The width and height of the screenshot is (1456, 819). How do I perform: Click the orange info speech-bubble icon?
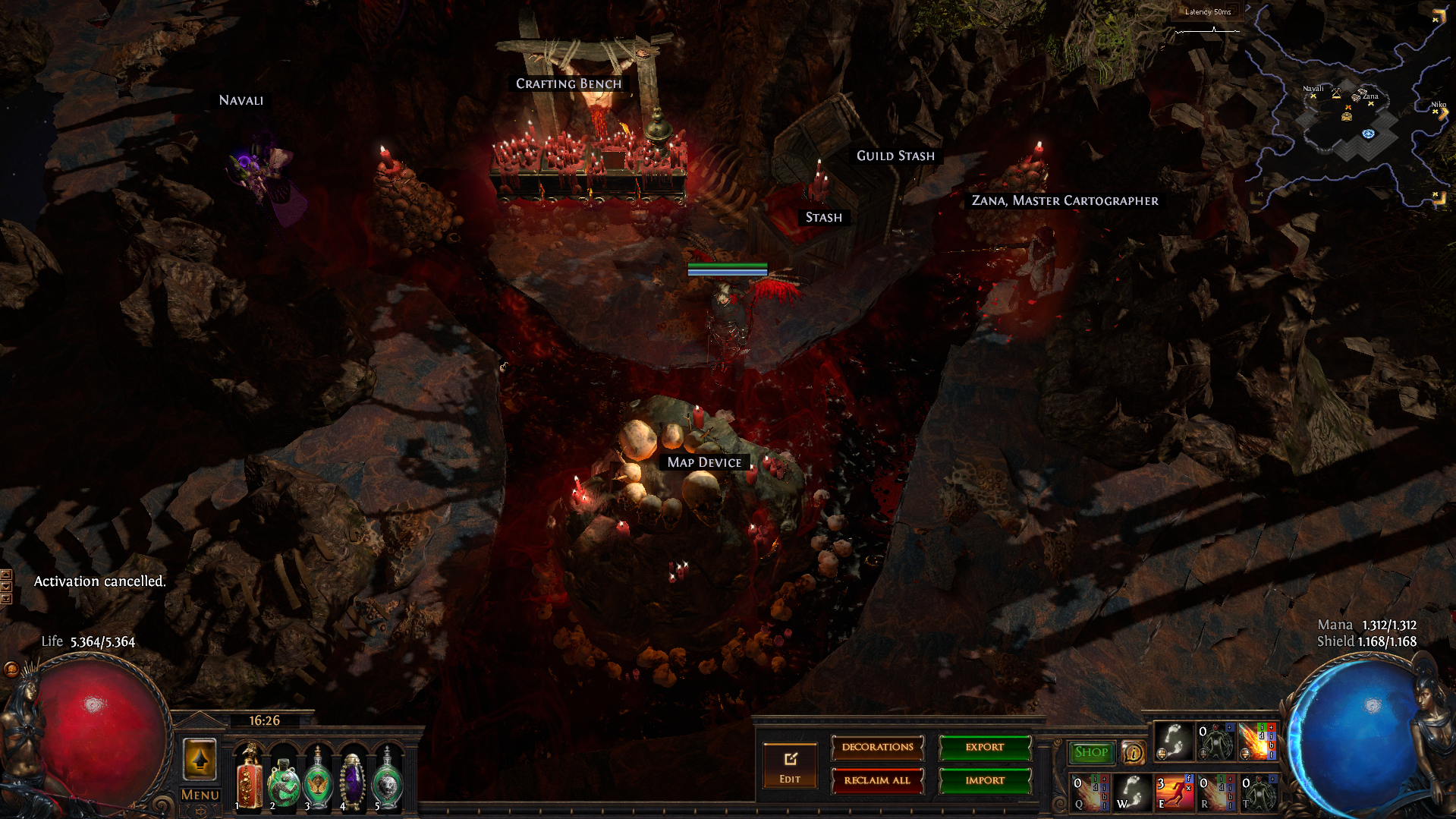1133,752
